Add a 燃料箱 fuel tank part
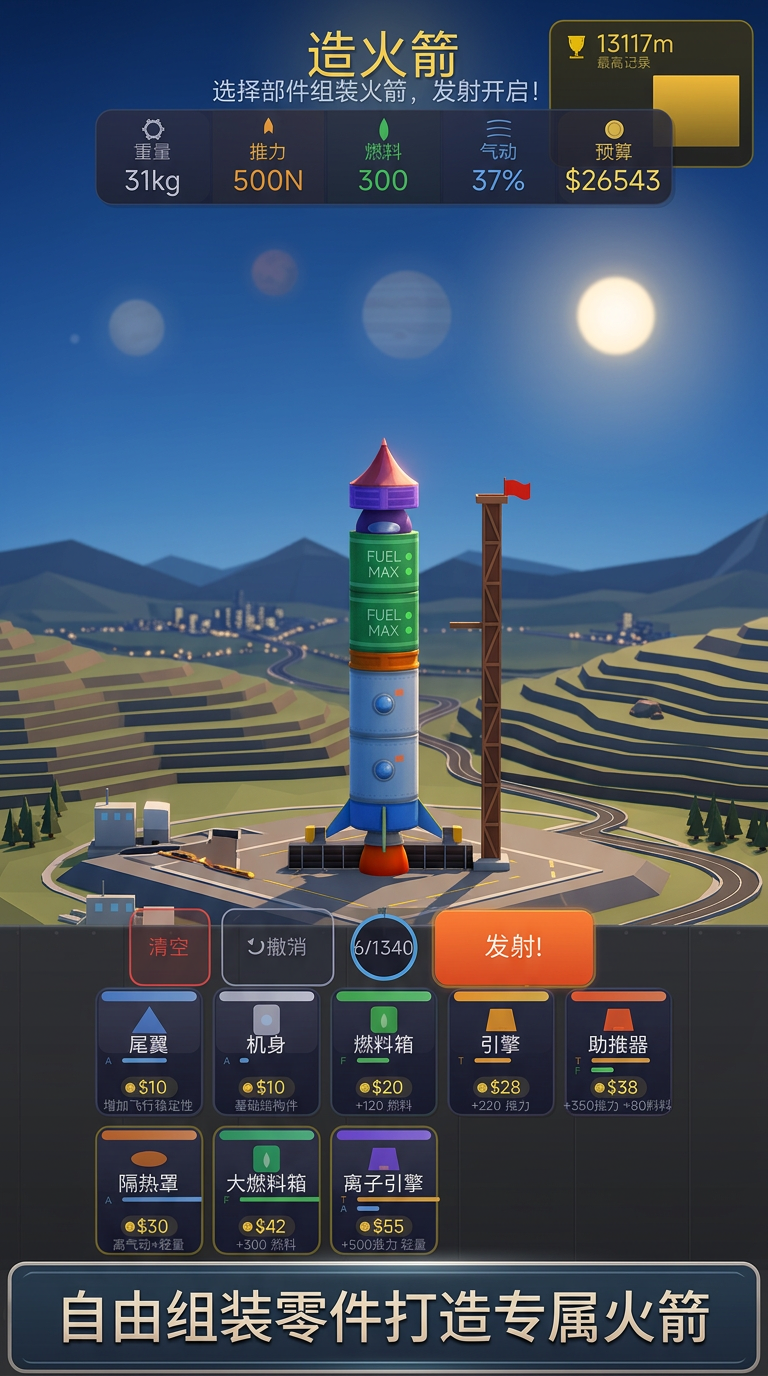Screen dimensions: 768x1376 tap(384, 1051)
